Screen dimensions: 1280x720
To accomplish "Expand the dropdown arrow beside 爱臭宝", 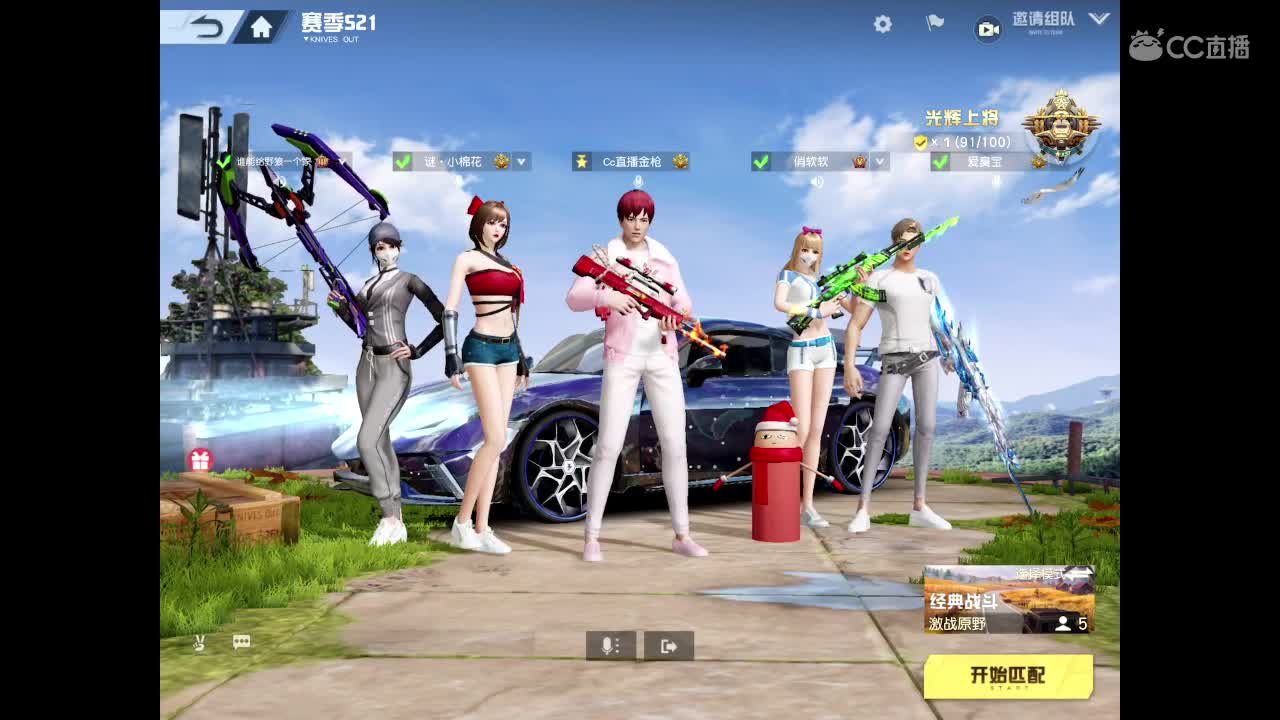I will click(1058, 162).
